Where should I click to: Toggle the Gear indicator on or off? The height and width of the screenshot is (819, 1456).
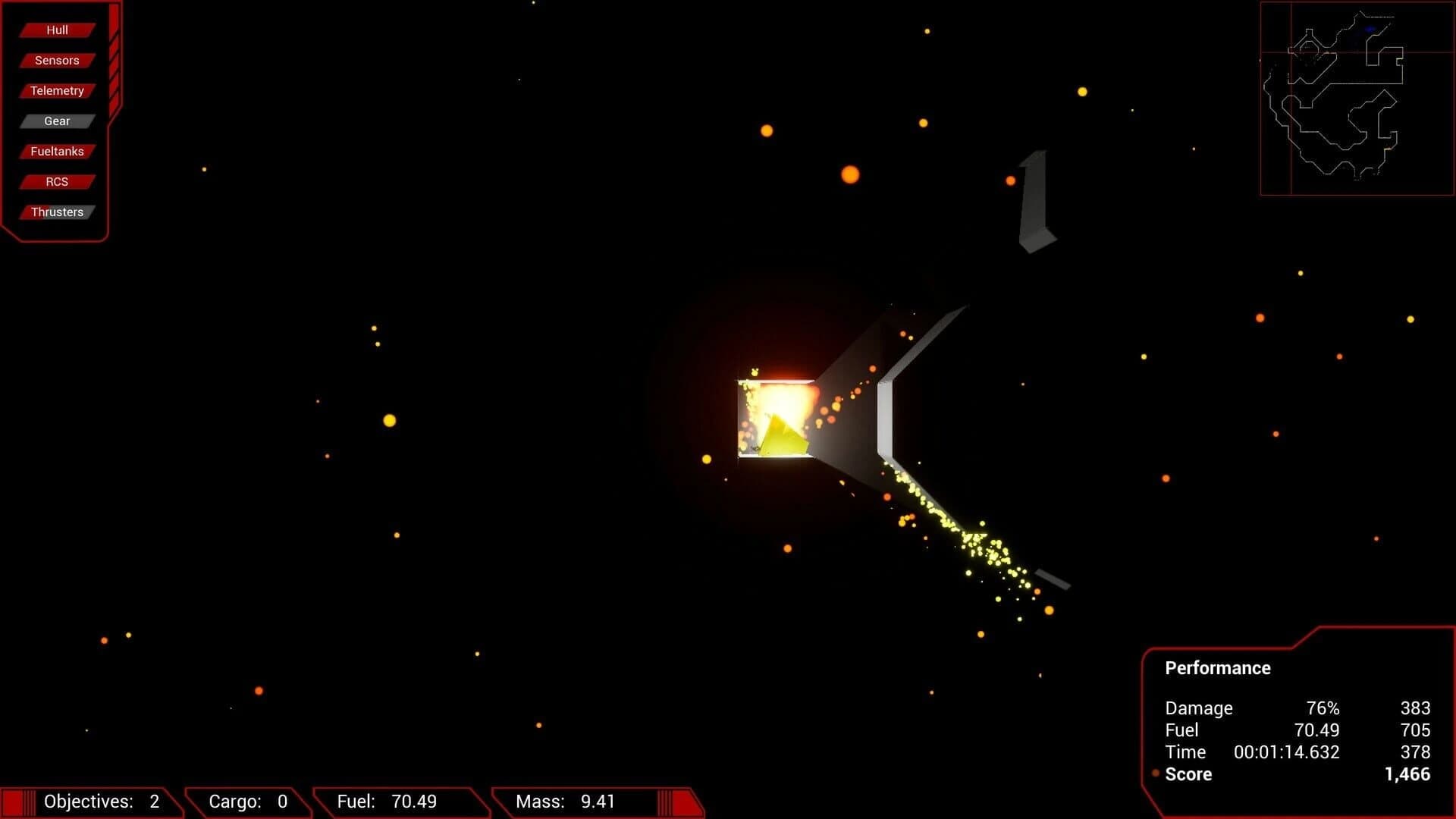(56, 121)
